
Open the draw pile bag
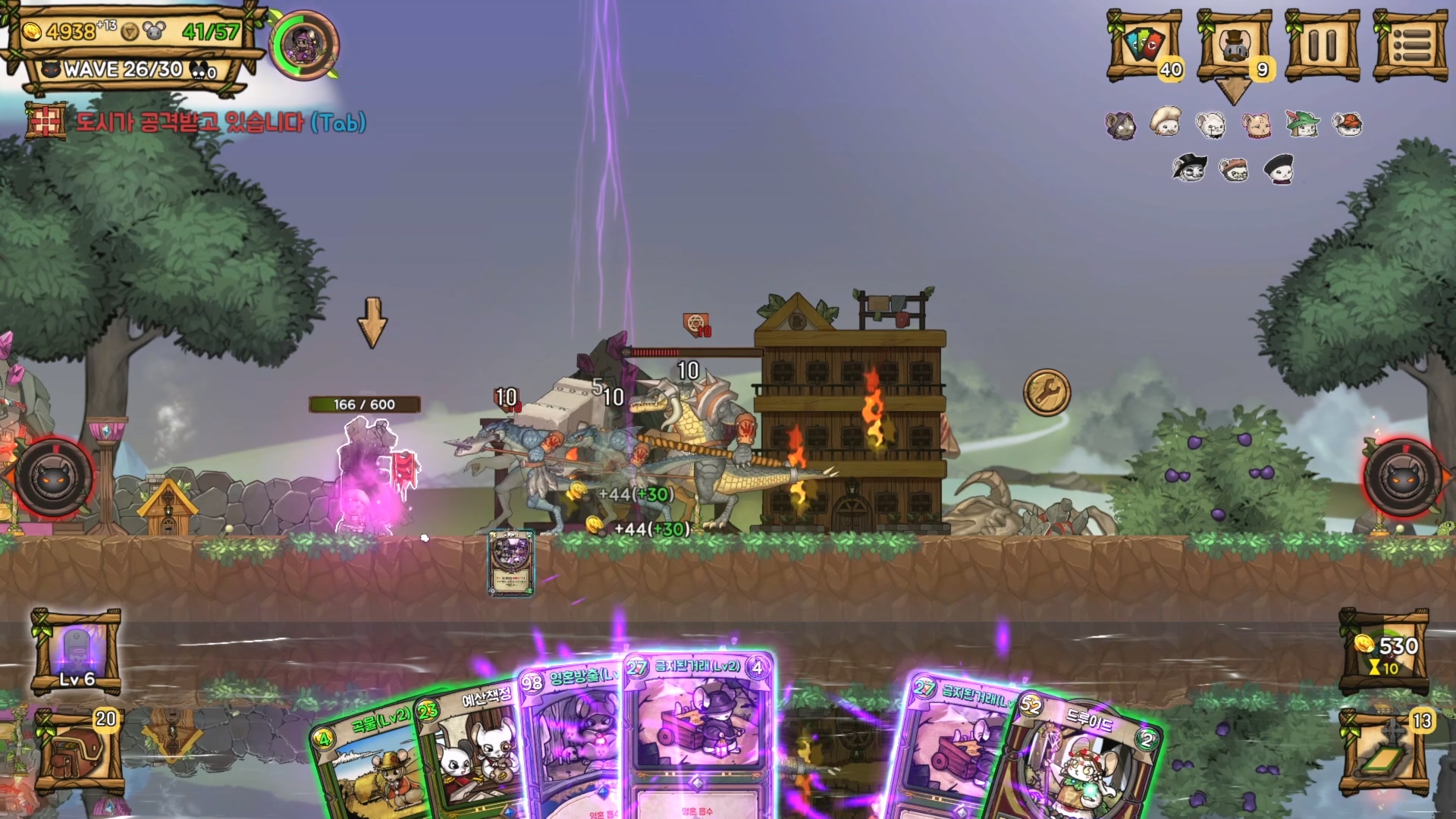tap(78, 749)
